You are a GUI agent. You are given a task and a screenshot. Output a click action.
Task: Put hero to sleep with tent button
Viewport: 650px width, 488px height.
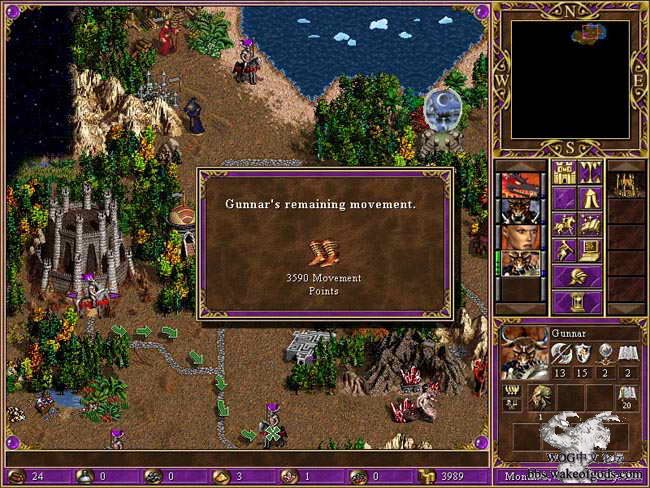[590, 198]
